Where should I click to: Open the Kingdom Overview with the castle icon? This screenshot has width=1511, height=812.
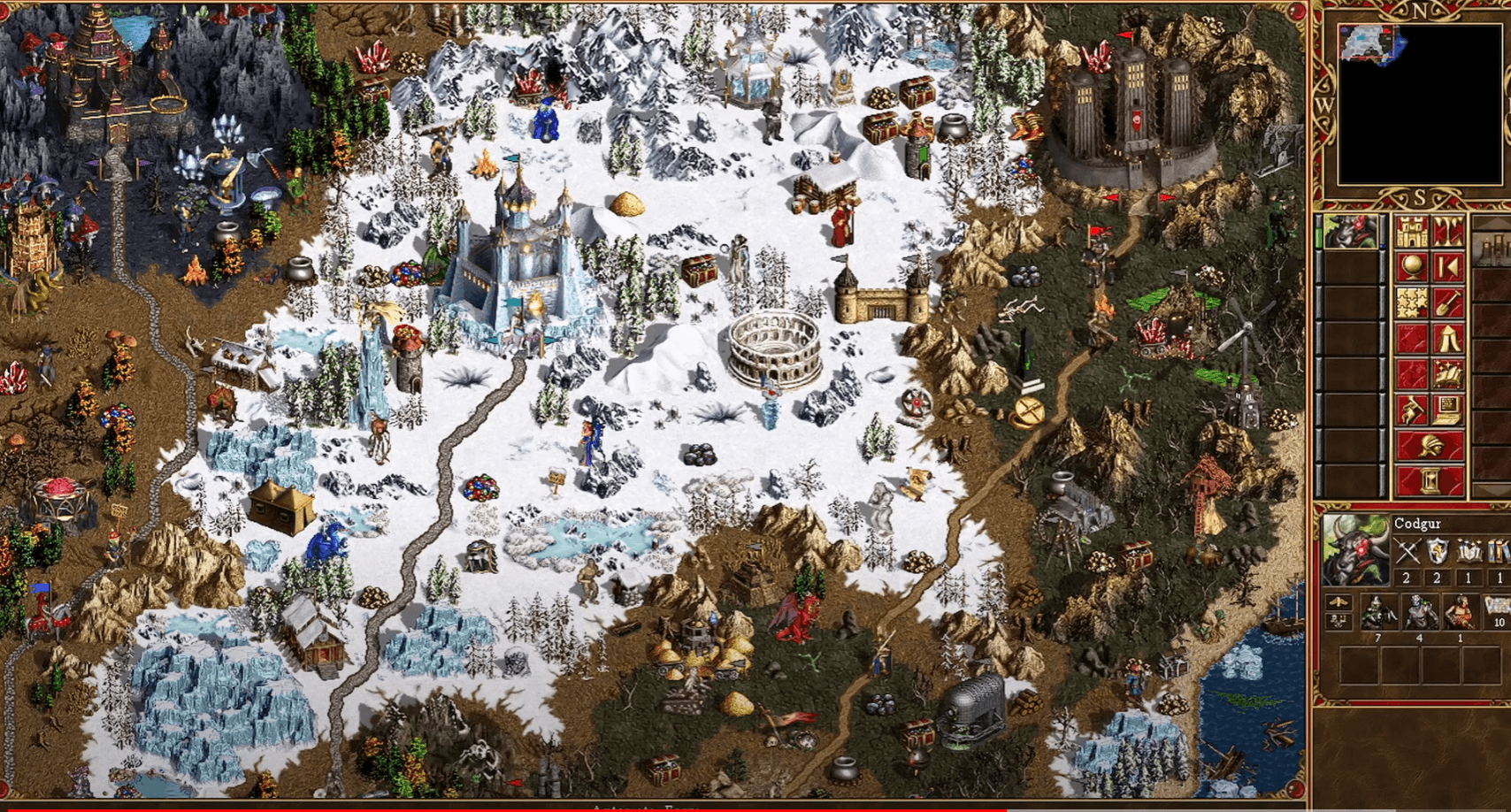(x=1410, y=232)
